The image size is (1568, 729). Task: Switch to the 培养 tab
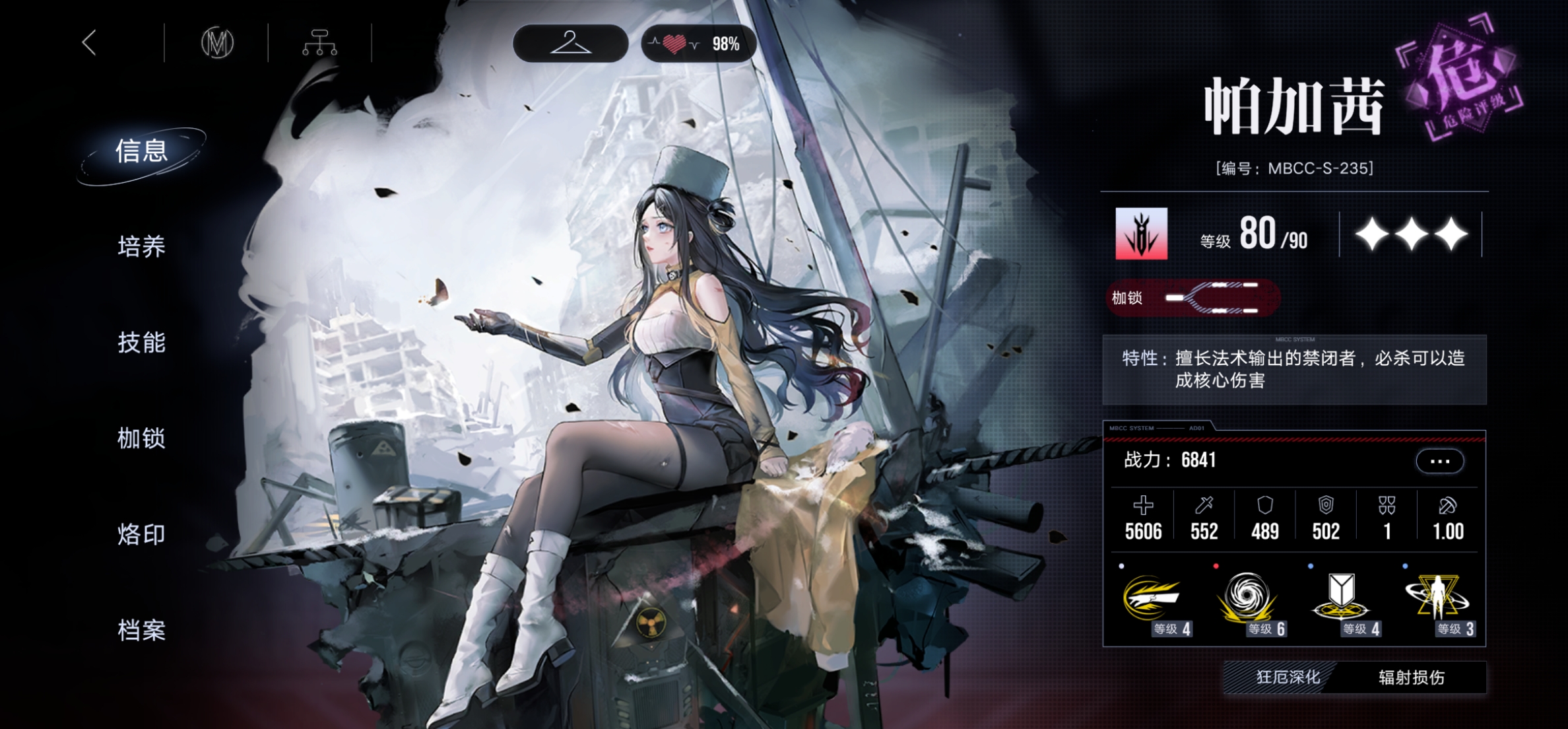tap(142, 247)
